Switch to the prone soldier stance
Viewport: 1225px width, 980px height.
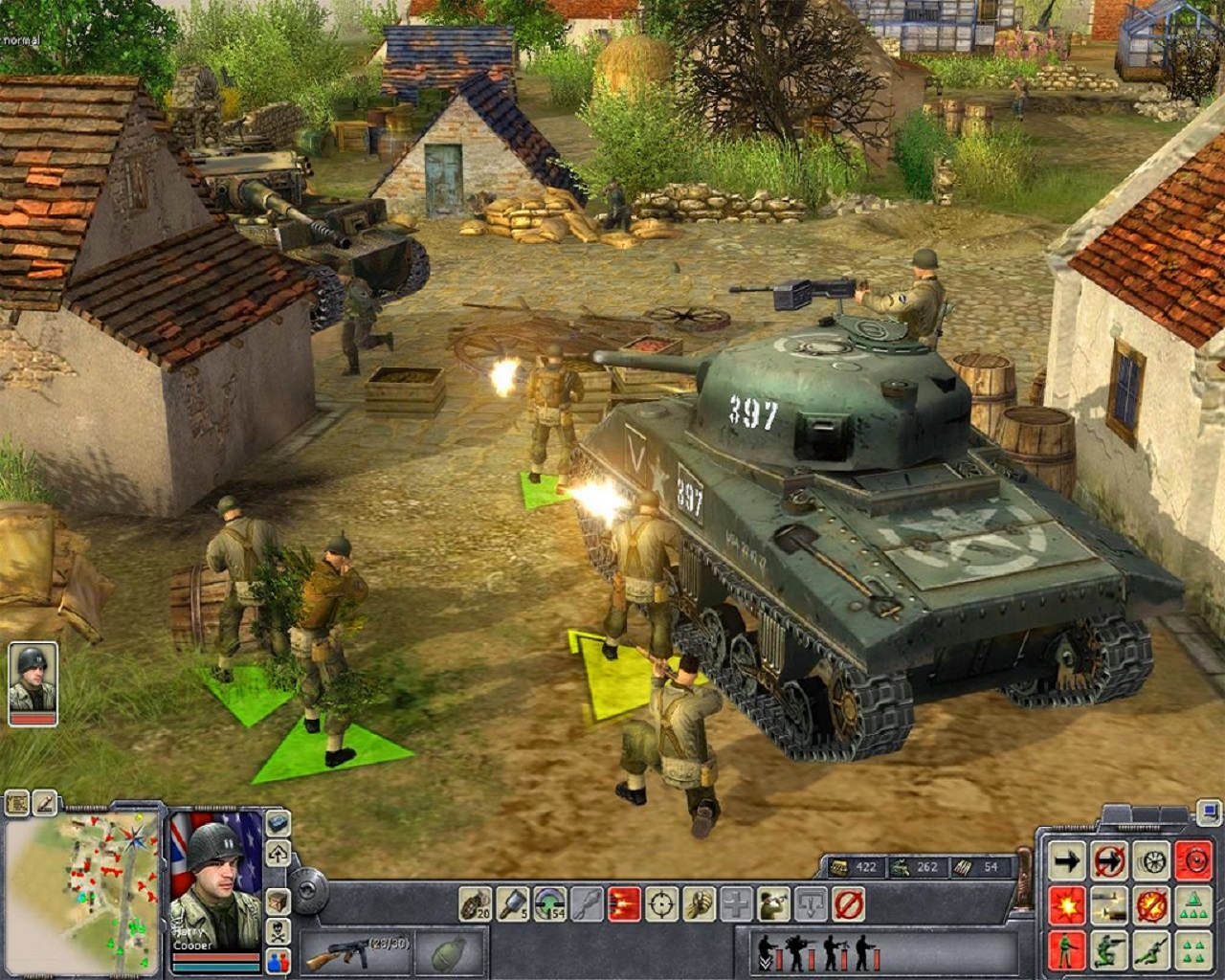(x=1151, y=949)
